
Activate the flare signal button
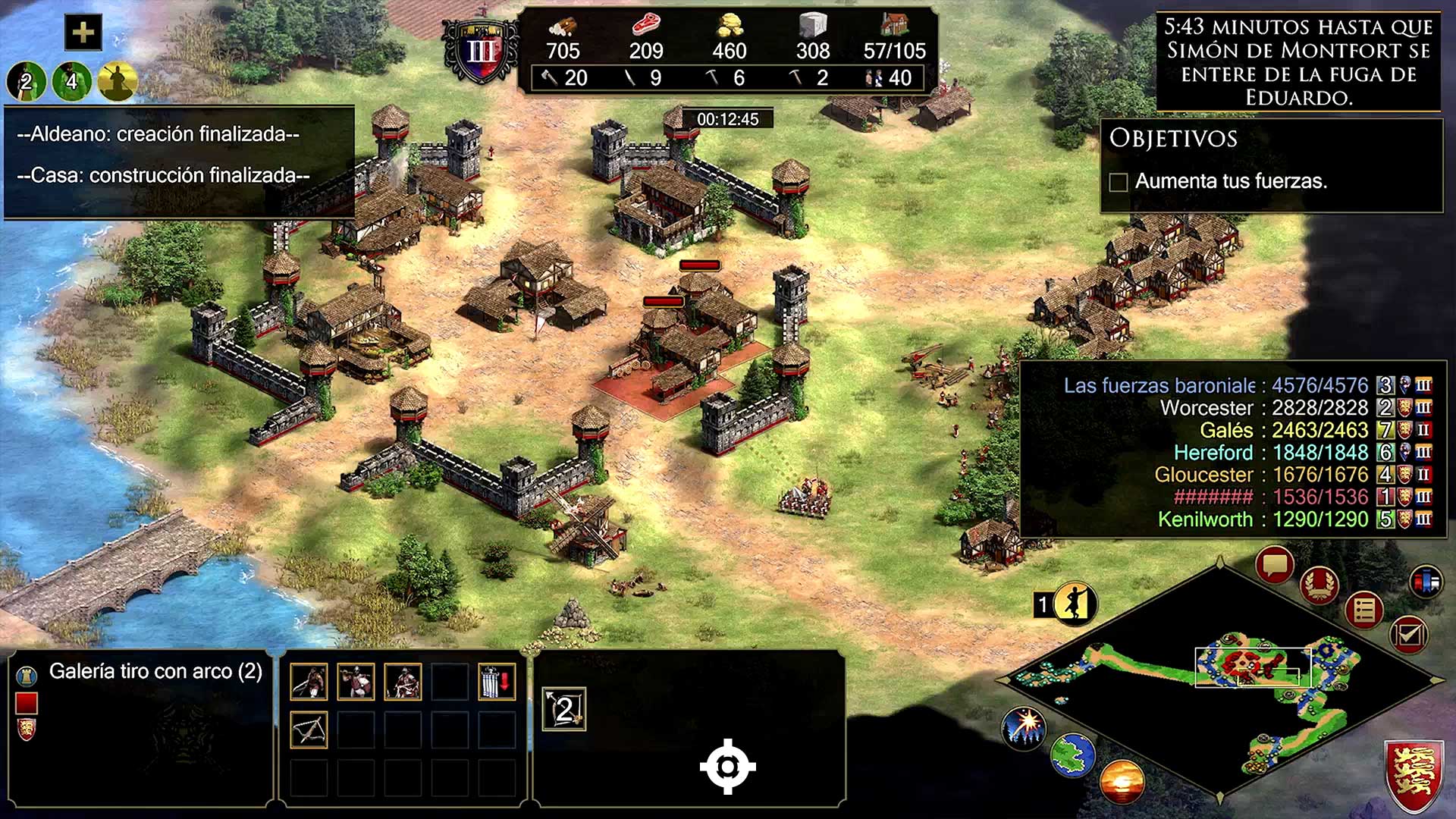click(x=1024, y=726)
